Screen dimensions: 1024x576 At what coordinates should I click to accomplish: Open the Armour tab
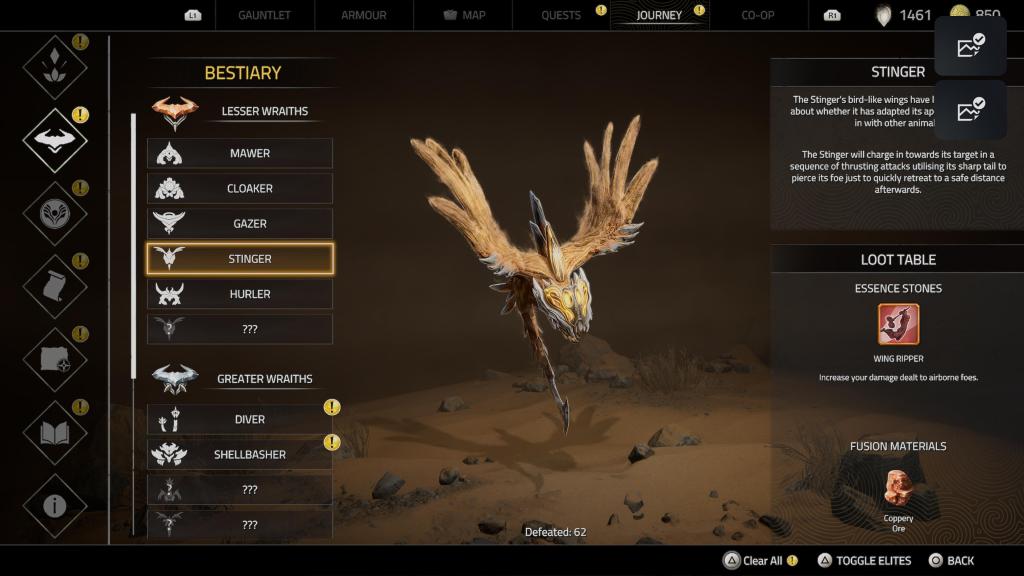point(362,15)
